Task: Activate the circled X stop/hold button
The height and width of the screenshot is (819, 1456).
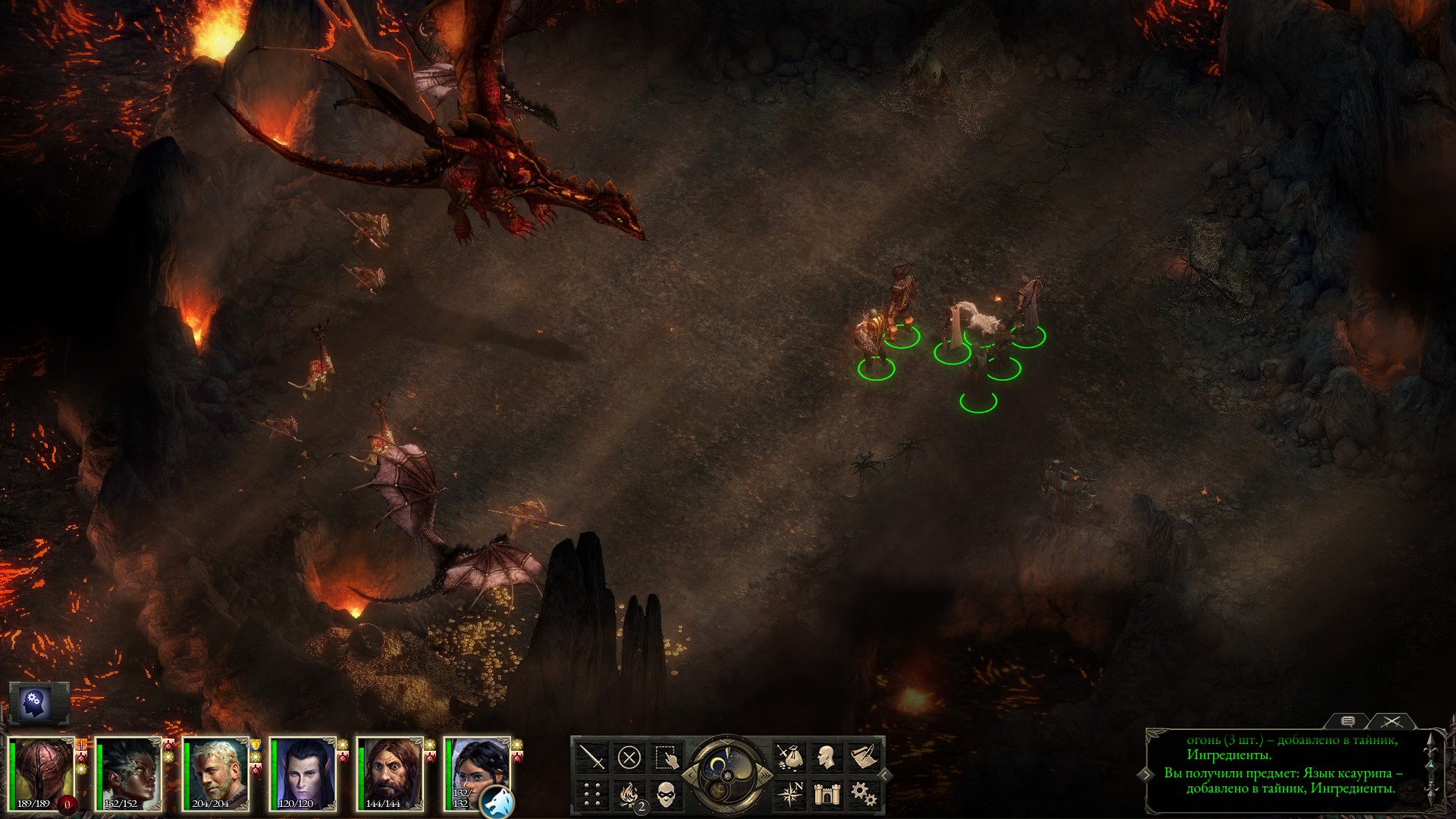Action: pyautogui.click(x=629, y=757)
